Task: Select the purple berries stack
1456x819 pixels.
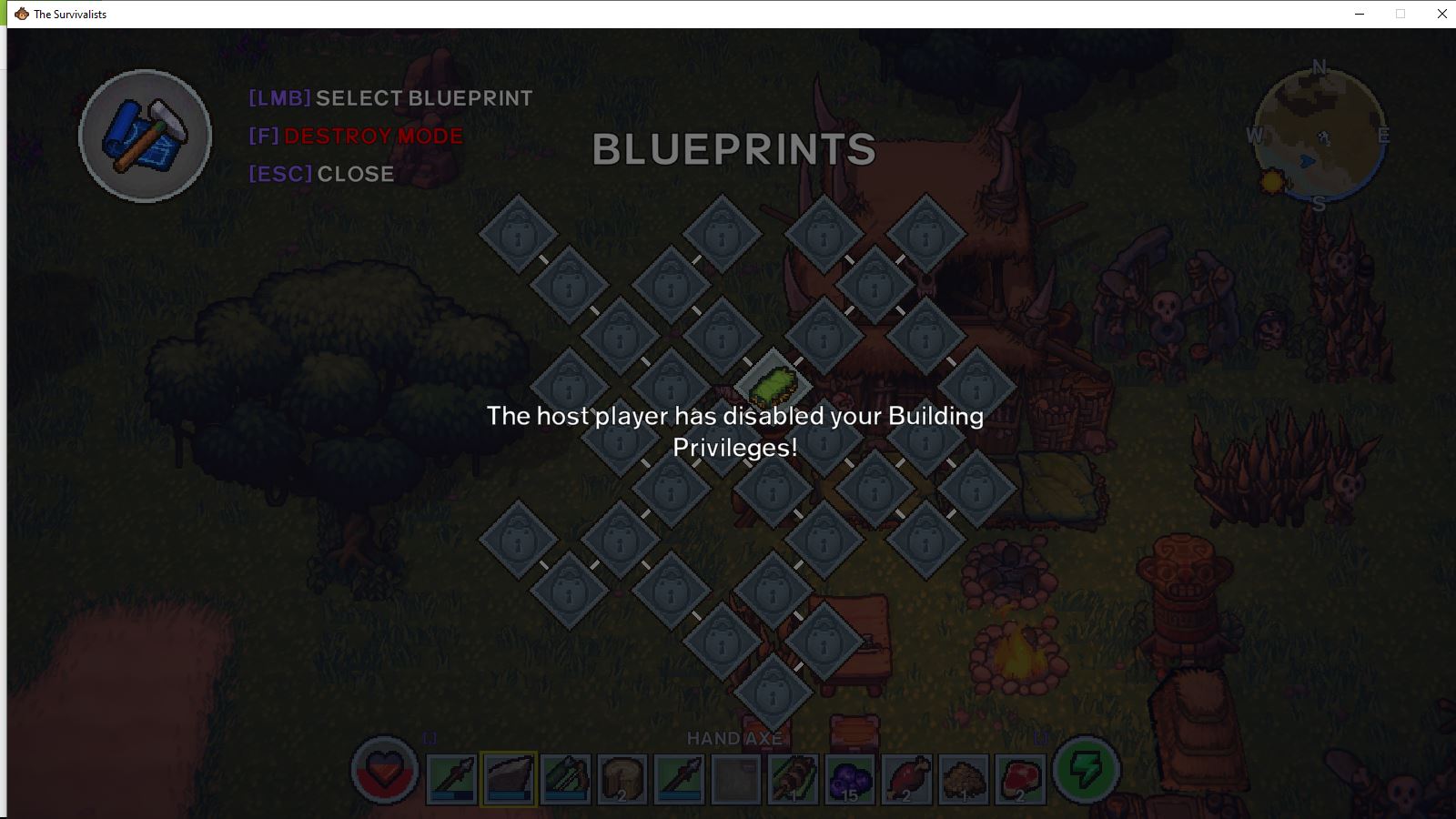Action: [x=850, y=779]
